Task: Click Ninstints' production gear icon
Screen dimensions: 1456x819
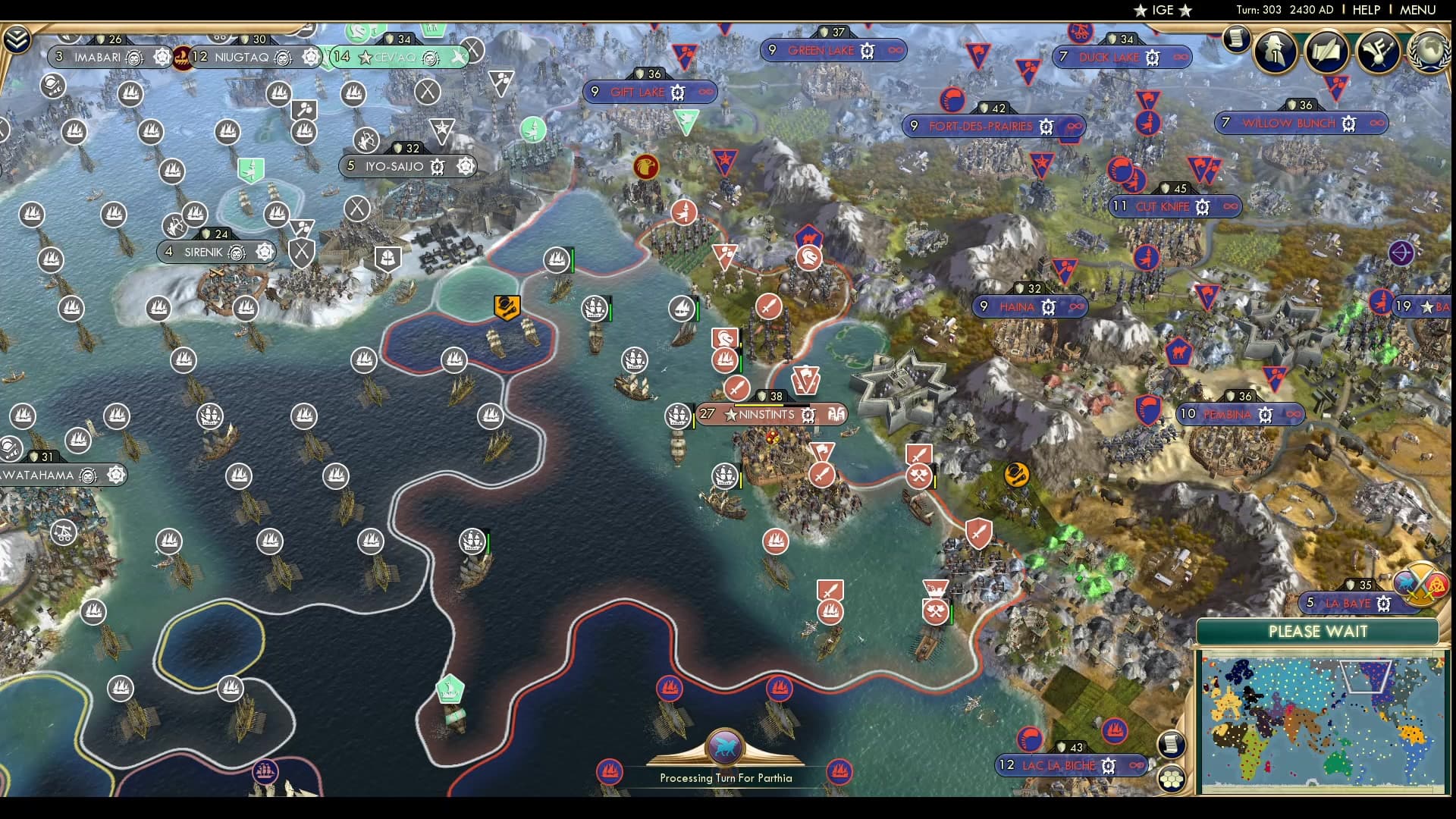Action: coord(808,415)
